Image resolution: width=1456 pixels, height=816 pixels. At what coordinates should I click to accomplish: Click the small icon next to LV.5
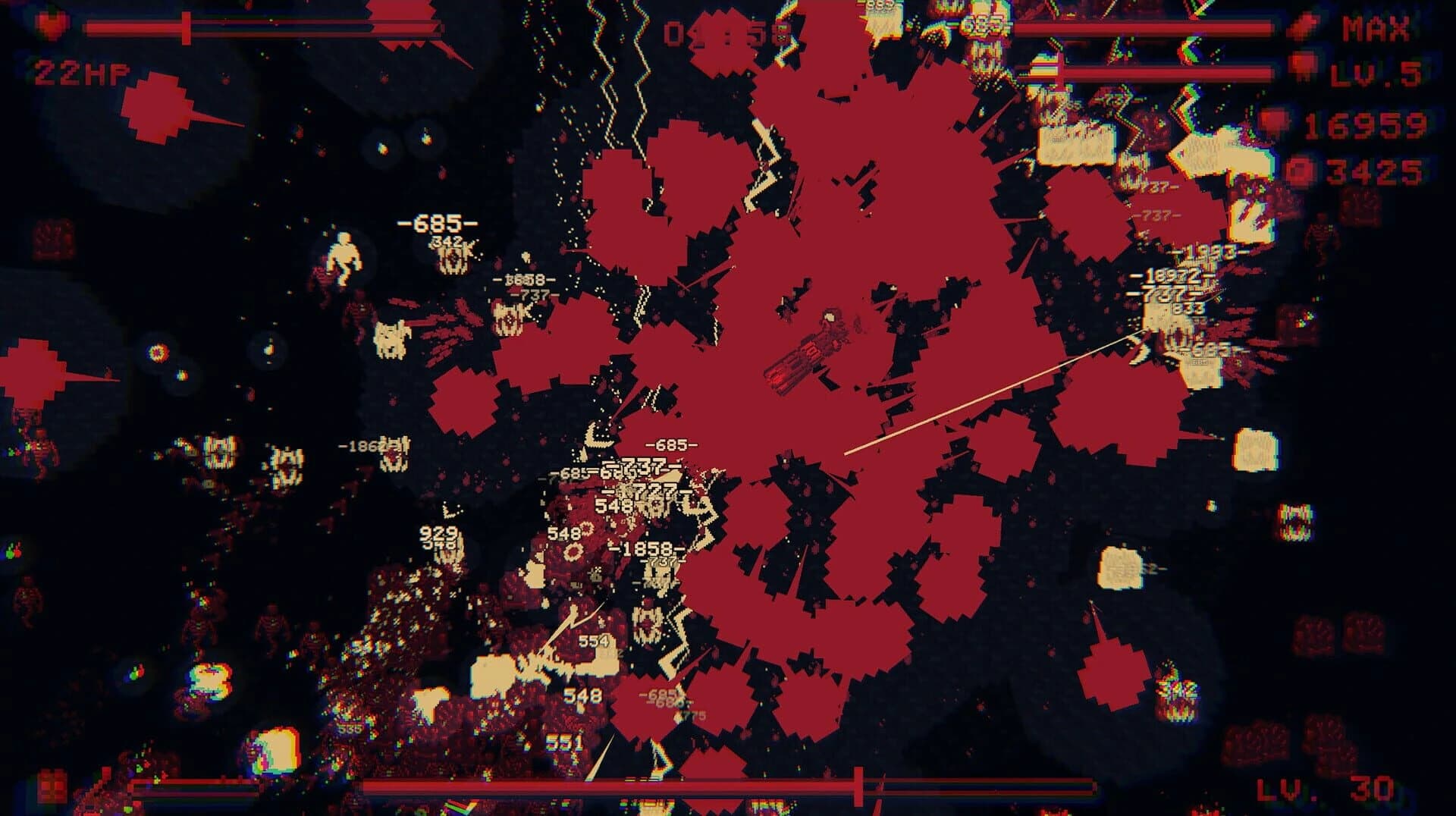coord(1303,67)
